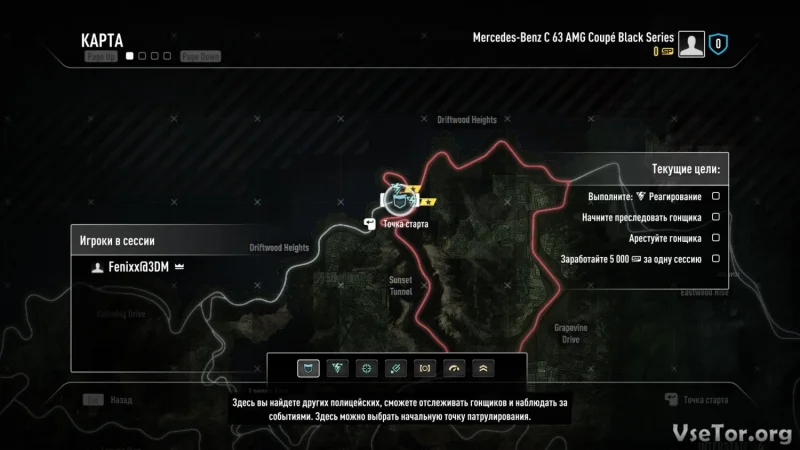Choose the lightning bolt event filter
The height and width of the screenshot is (450, 800).
coord(338,368)
